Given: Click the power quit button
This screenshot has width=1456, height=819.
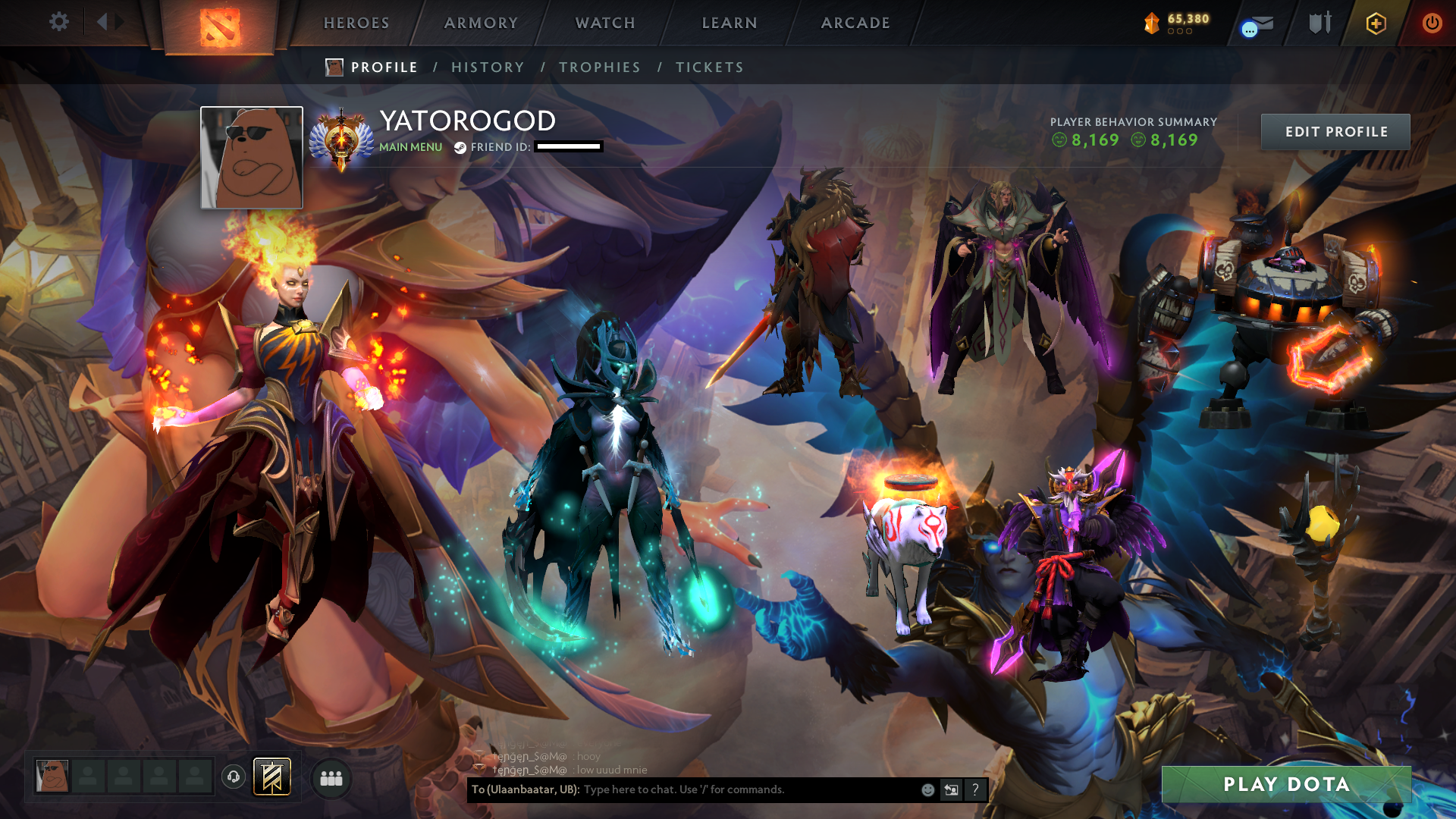Looking at the screenshot, I should point(1432,23).
